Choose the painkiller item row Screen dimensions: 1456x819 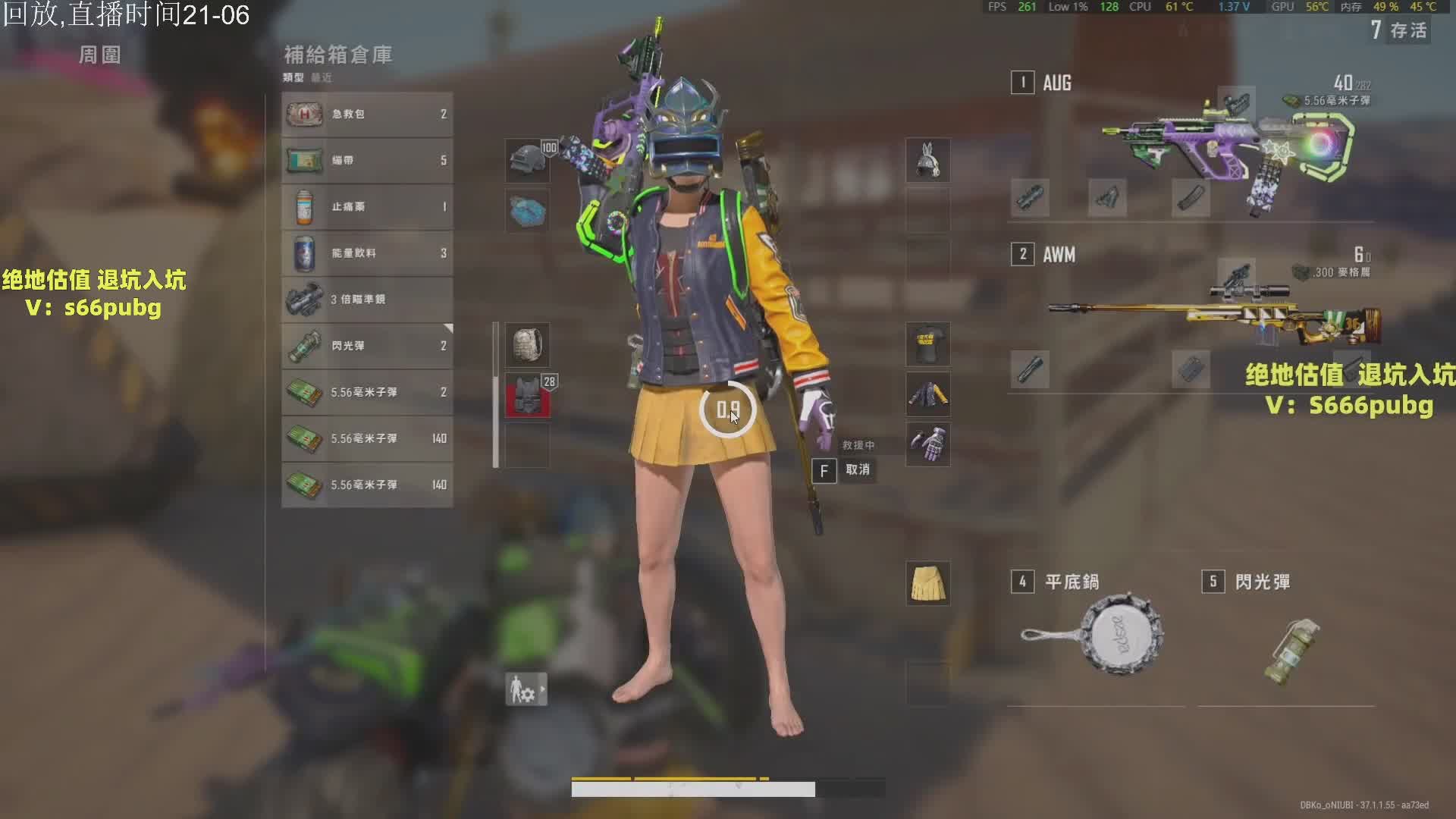tap(367, 207)
